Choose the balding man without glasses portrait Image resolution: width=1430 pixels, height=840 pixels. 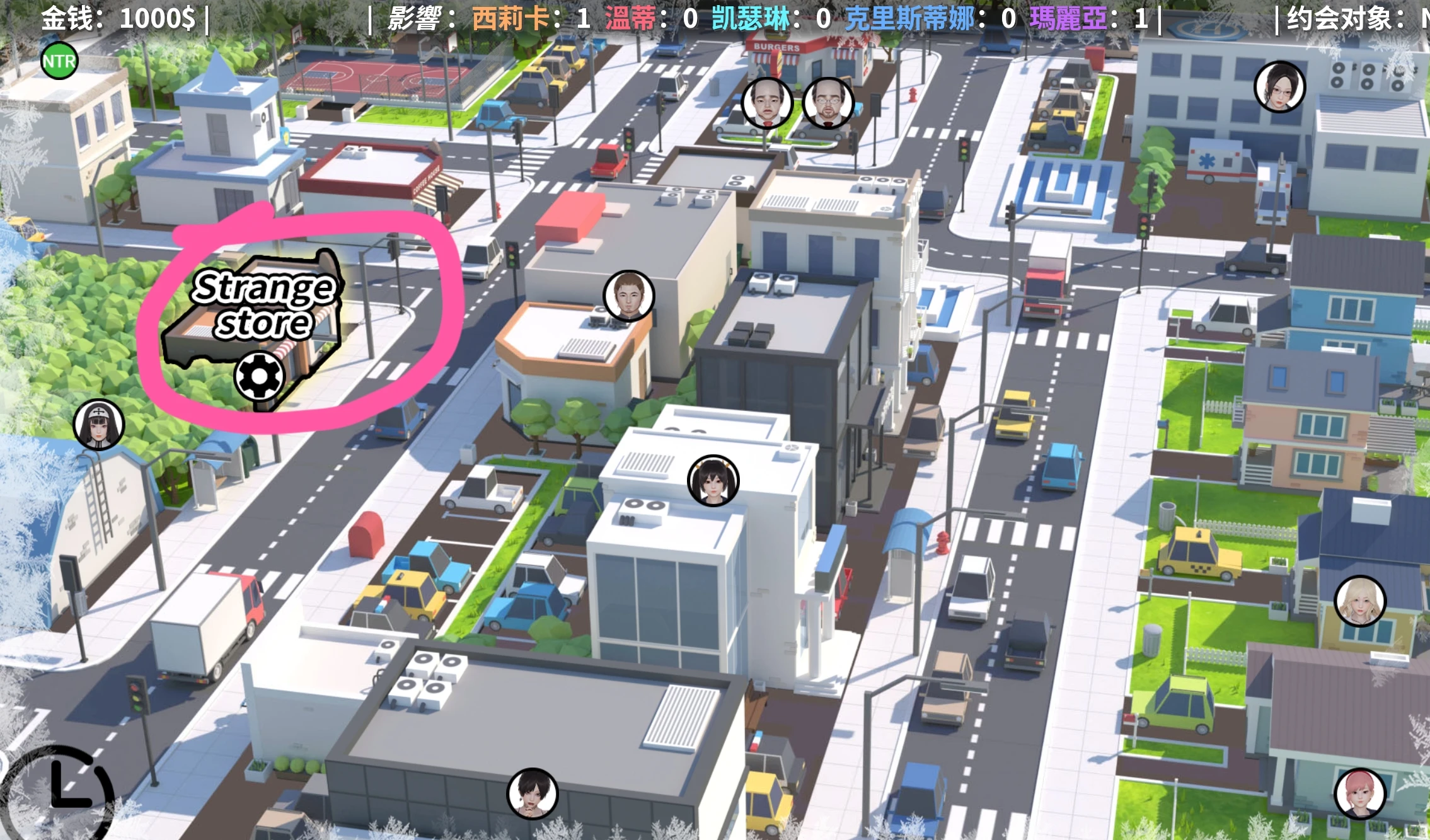click(x=766, y=103)
